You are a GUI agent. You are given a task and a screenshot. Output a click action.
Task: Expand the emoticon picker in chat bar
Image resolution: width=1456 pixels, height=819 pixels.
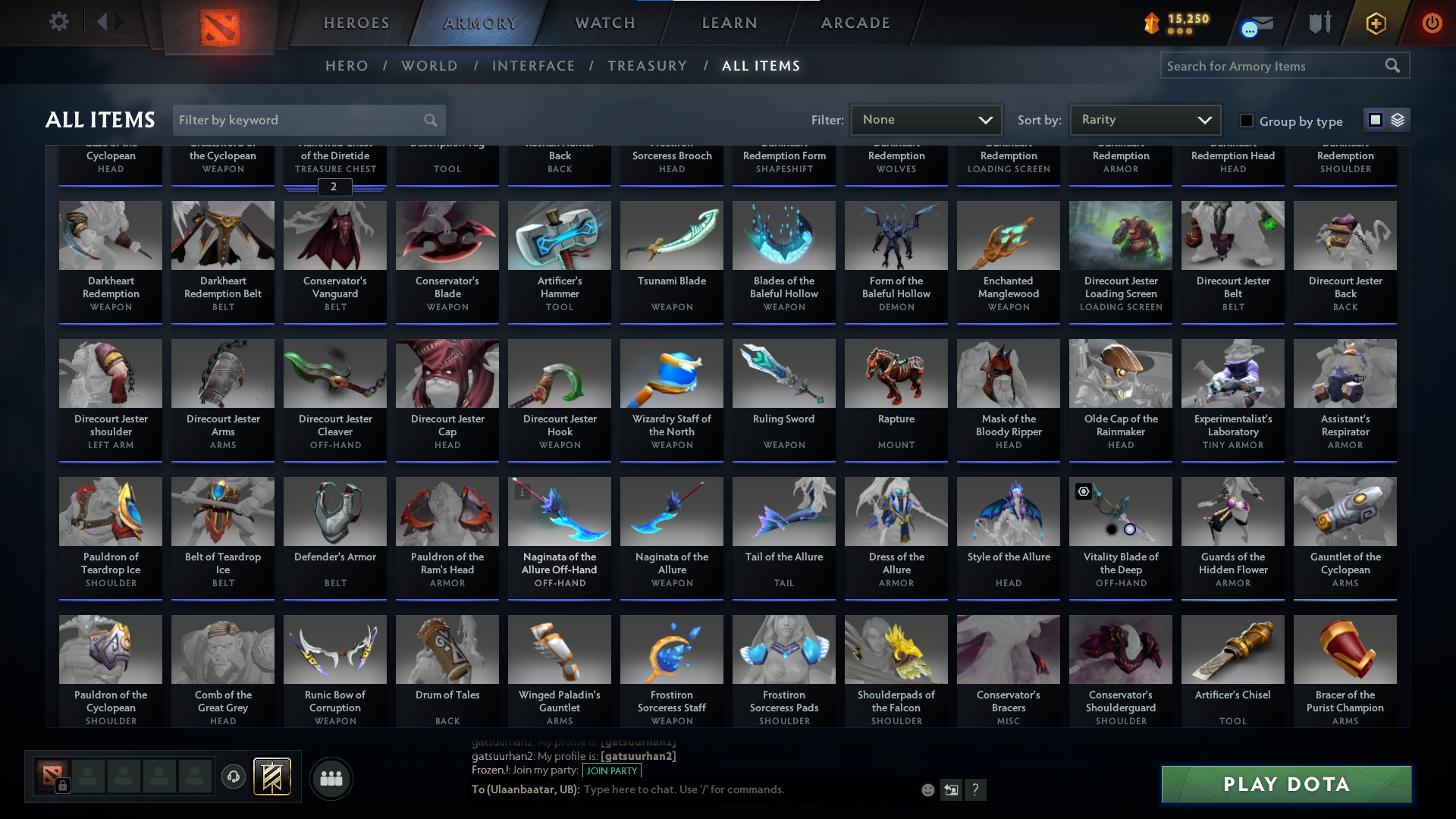(927, 789)
